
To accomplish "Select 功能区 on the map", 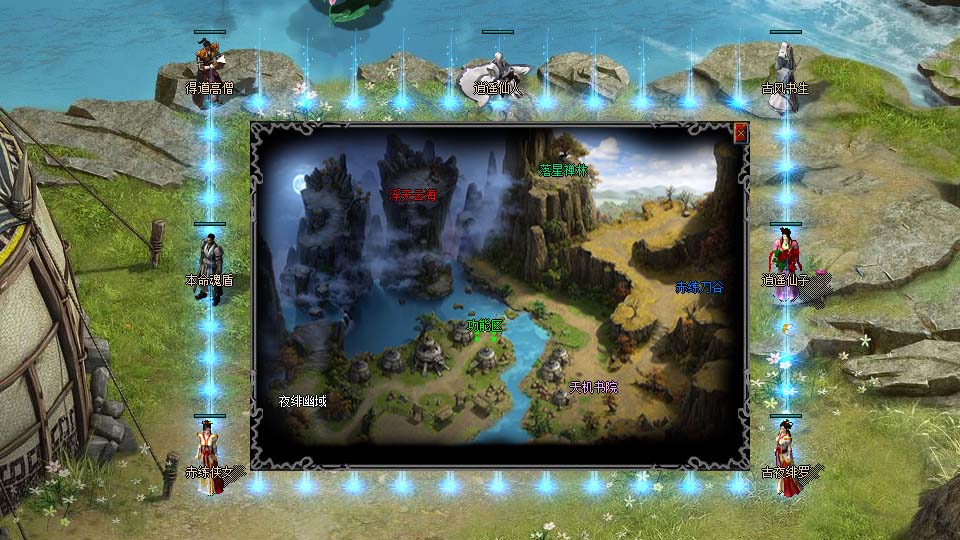I will coord(486,326).
